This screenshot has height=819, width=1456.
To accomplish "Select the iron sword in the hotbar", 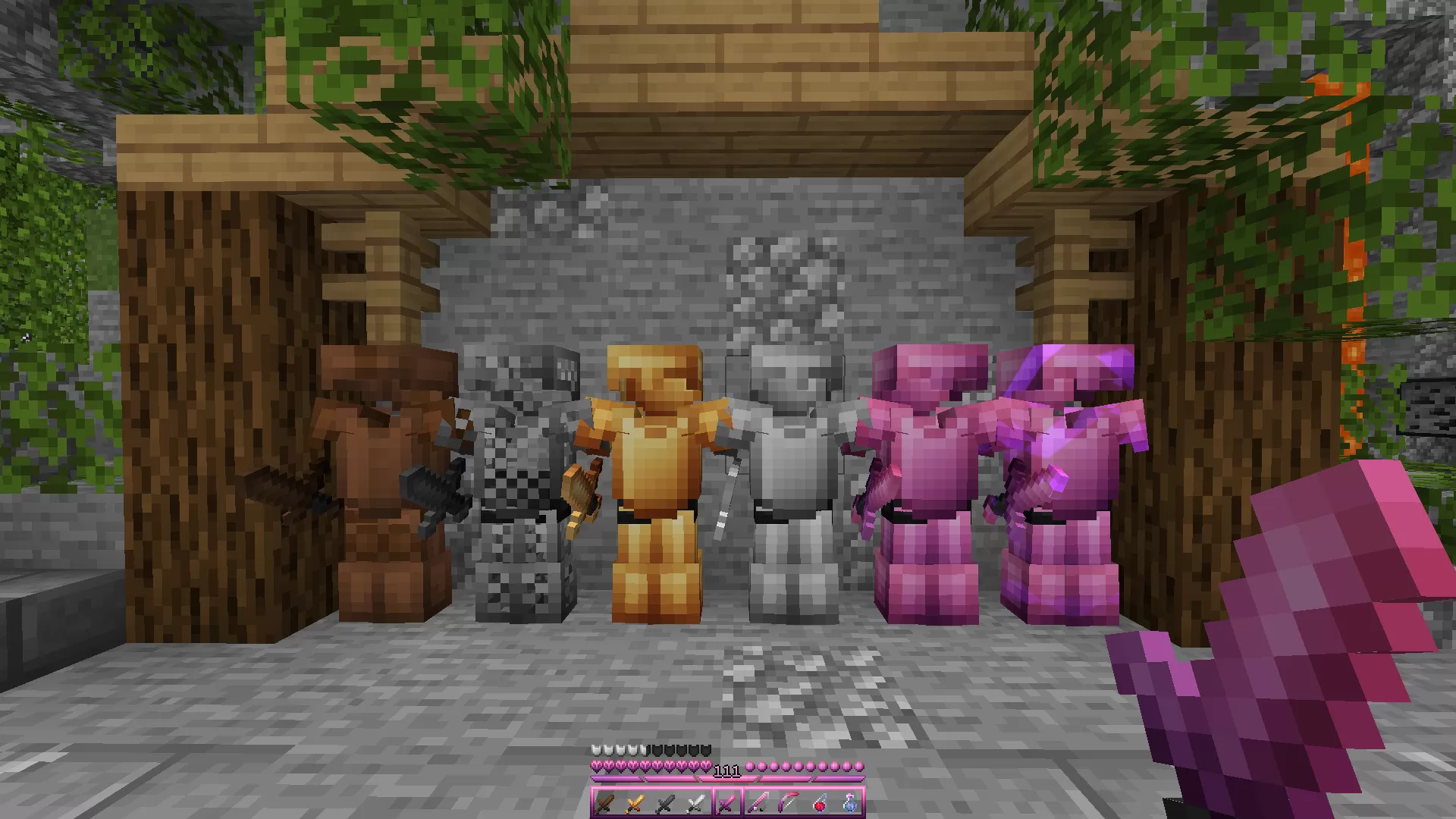I will 695,804.
